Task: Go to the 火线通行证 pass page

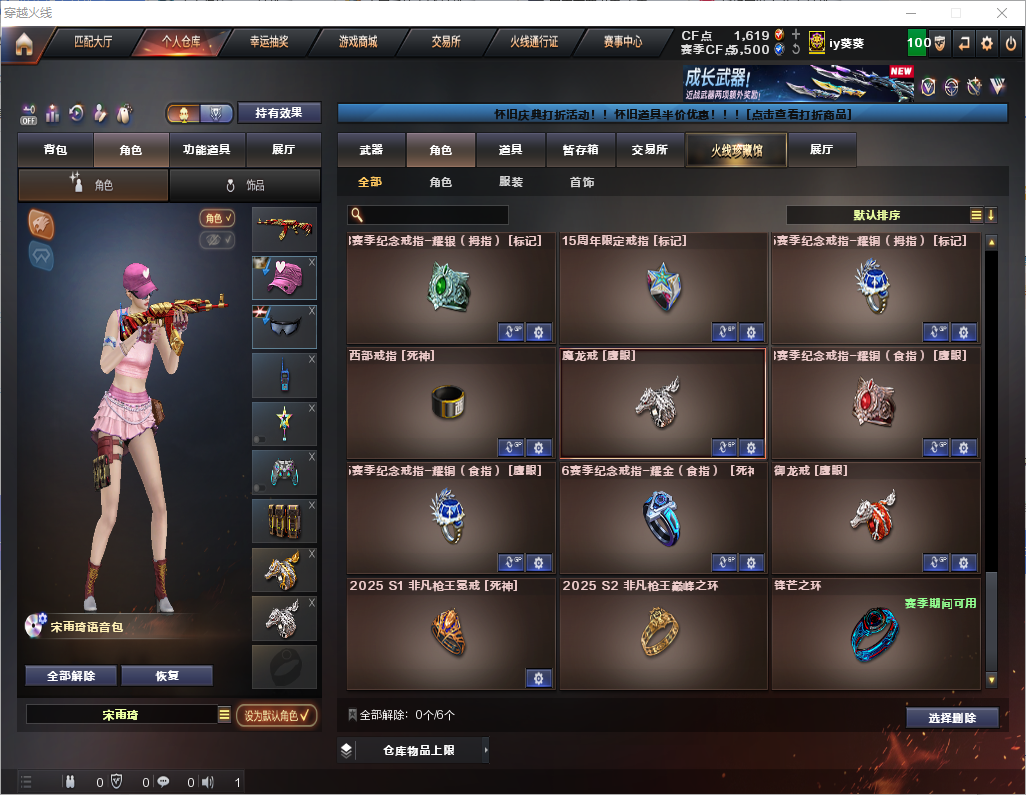Action: pos(534,42)
